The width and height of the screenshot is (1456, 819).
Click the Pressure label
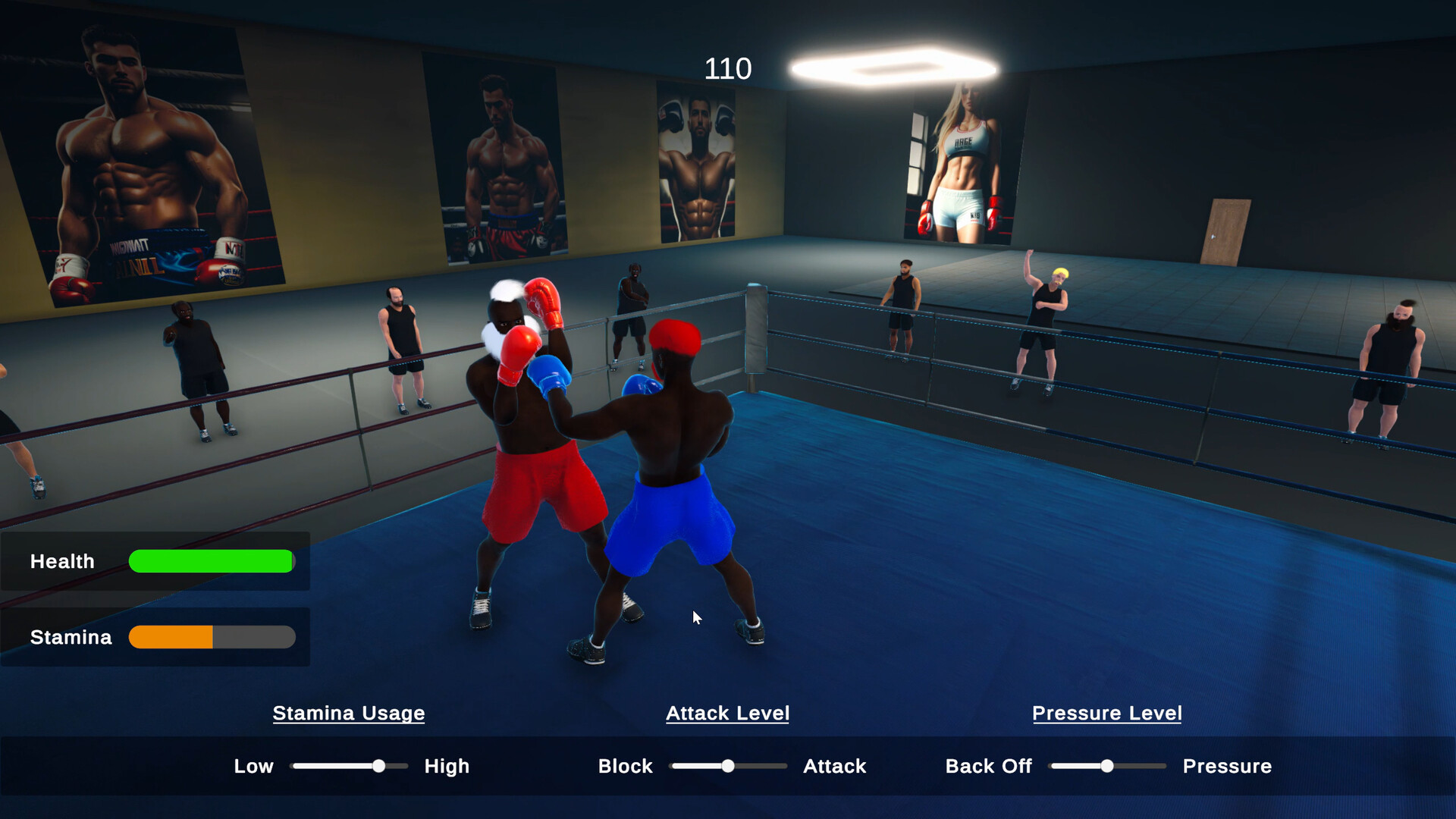tap(1227, 766)
